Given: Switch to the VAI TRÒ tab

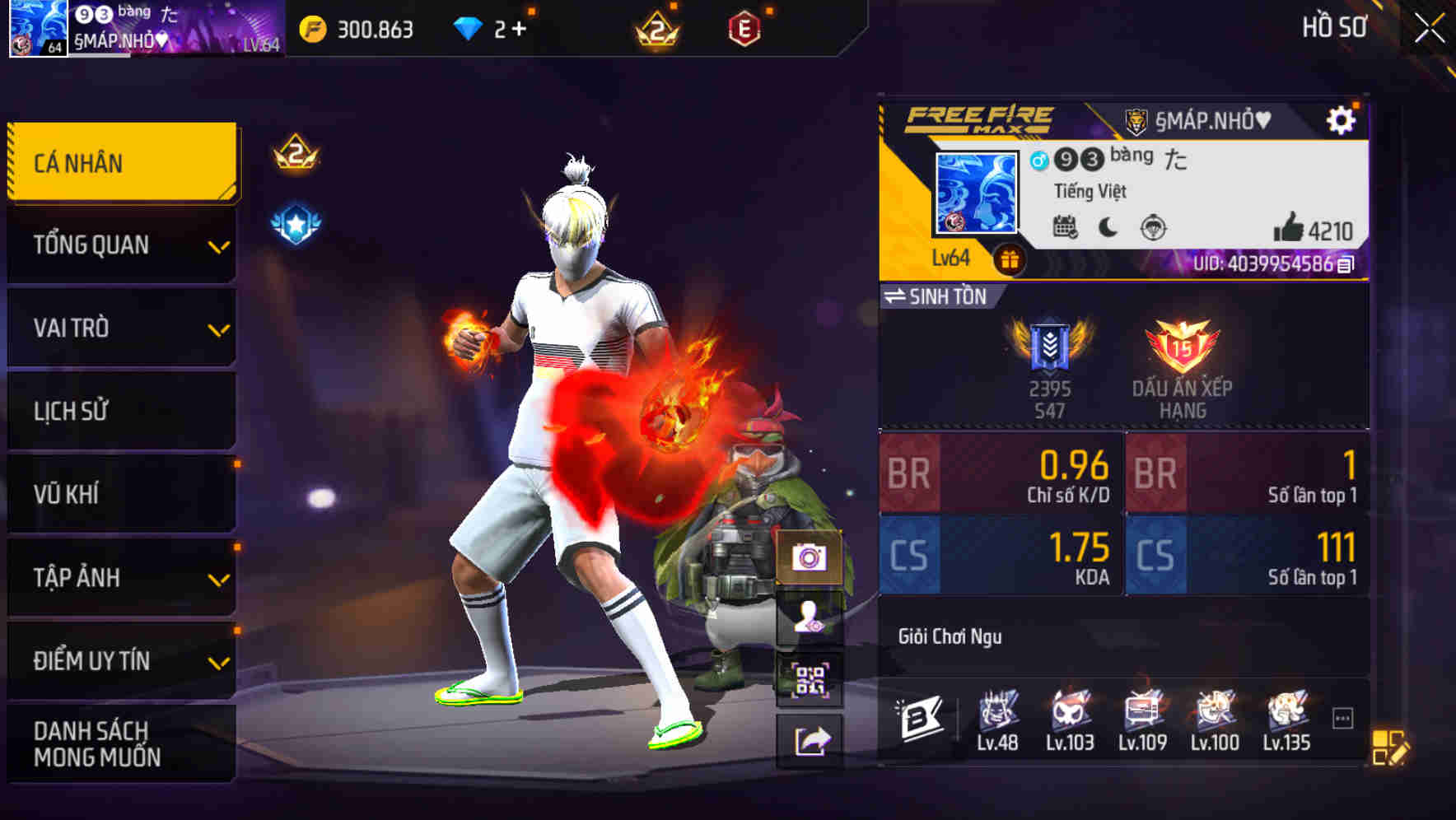Looking at the screenshot, I should click(120, 328).
